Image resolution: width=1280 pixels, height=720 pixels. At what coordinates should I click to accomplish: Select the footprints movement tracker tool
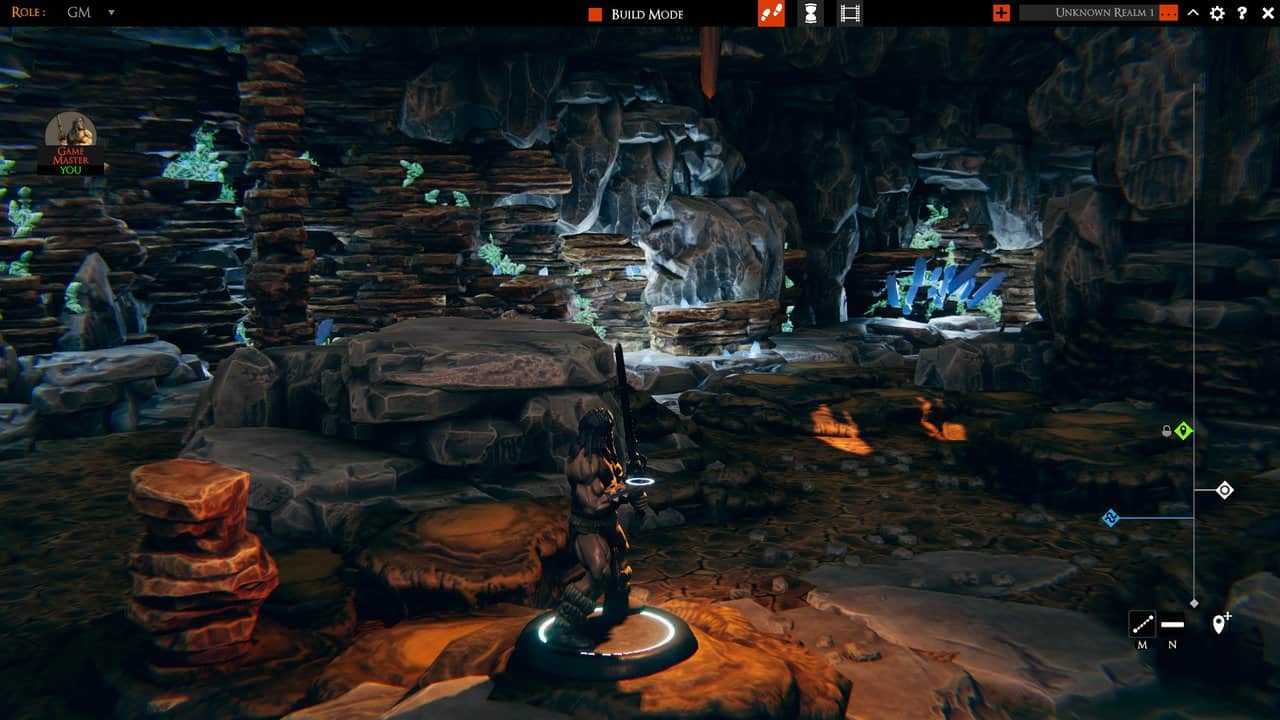(x=769, y=13)
